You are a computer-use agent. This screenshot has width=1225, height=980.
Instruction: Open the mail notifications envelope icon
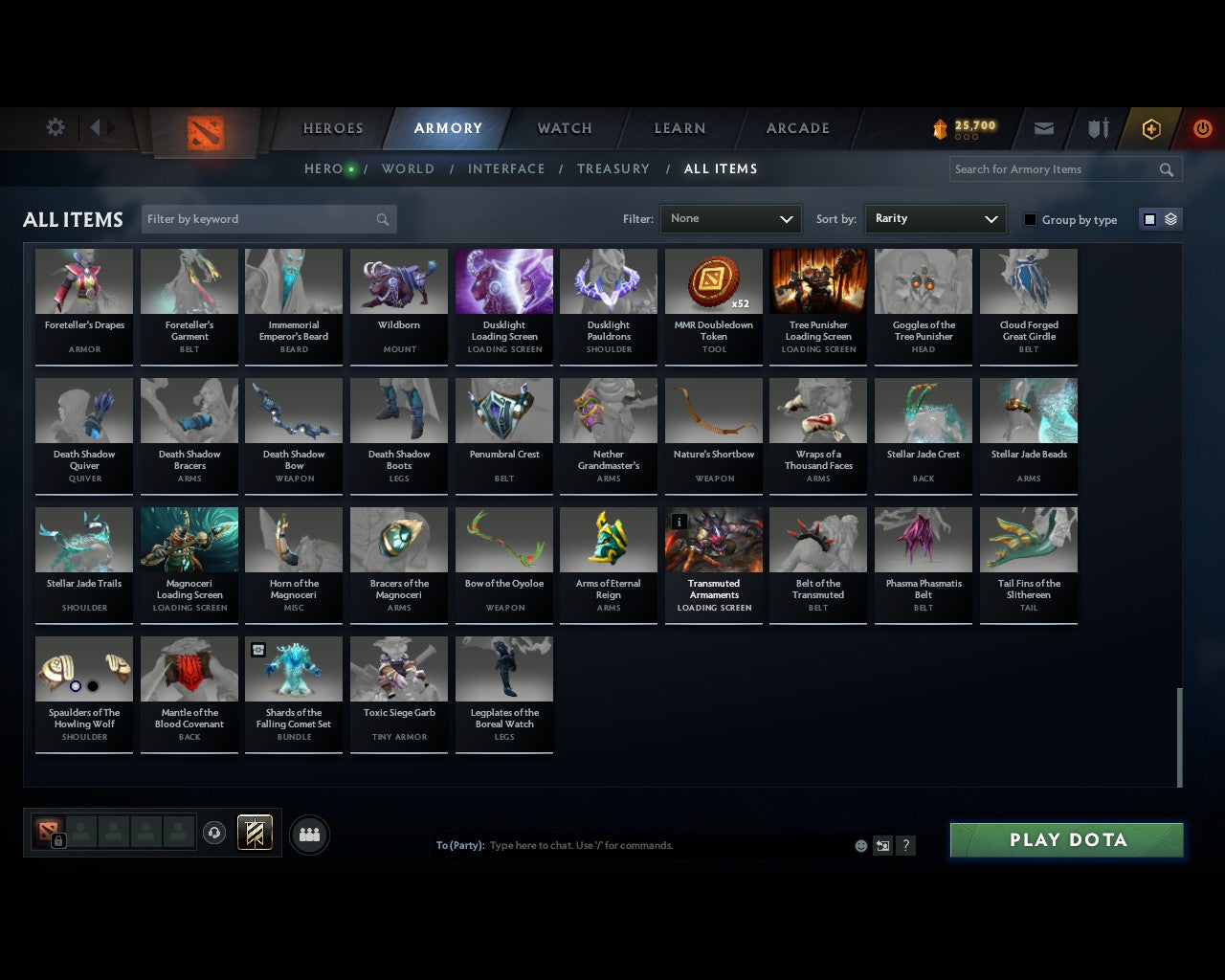(1043, 128)
